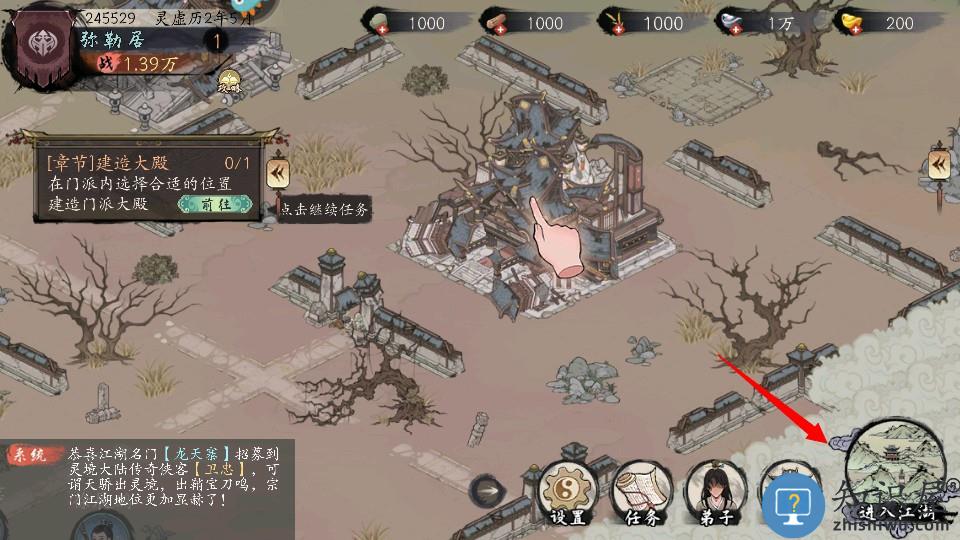Expand the lantern arrow on the right edge
The height and width of the screenshot is (540, 960).
[x=938, y=165]
